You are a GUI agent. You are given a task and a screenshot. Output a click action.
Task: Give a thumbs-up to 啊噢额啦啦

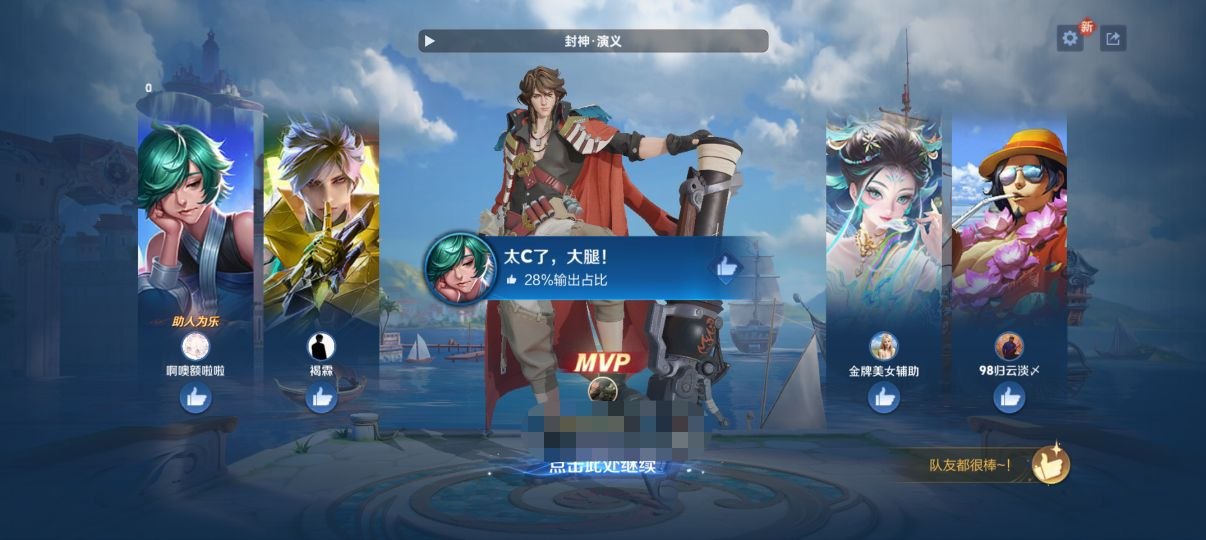tap(195, 398)
